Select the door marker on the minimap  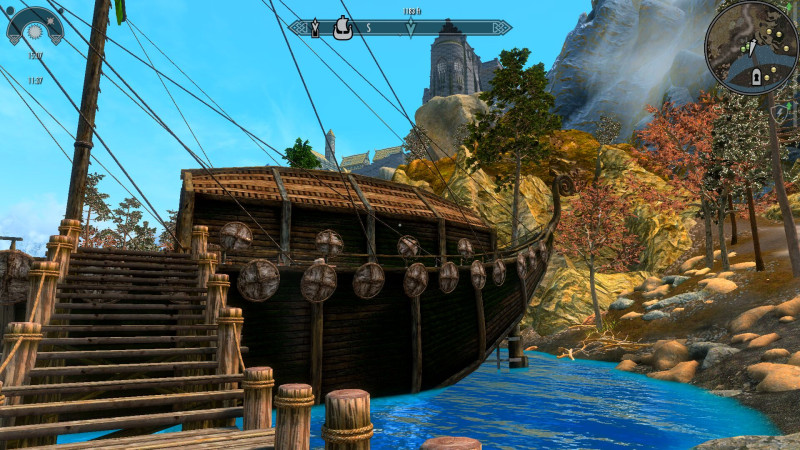click(x=756, y=76)
